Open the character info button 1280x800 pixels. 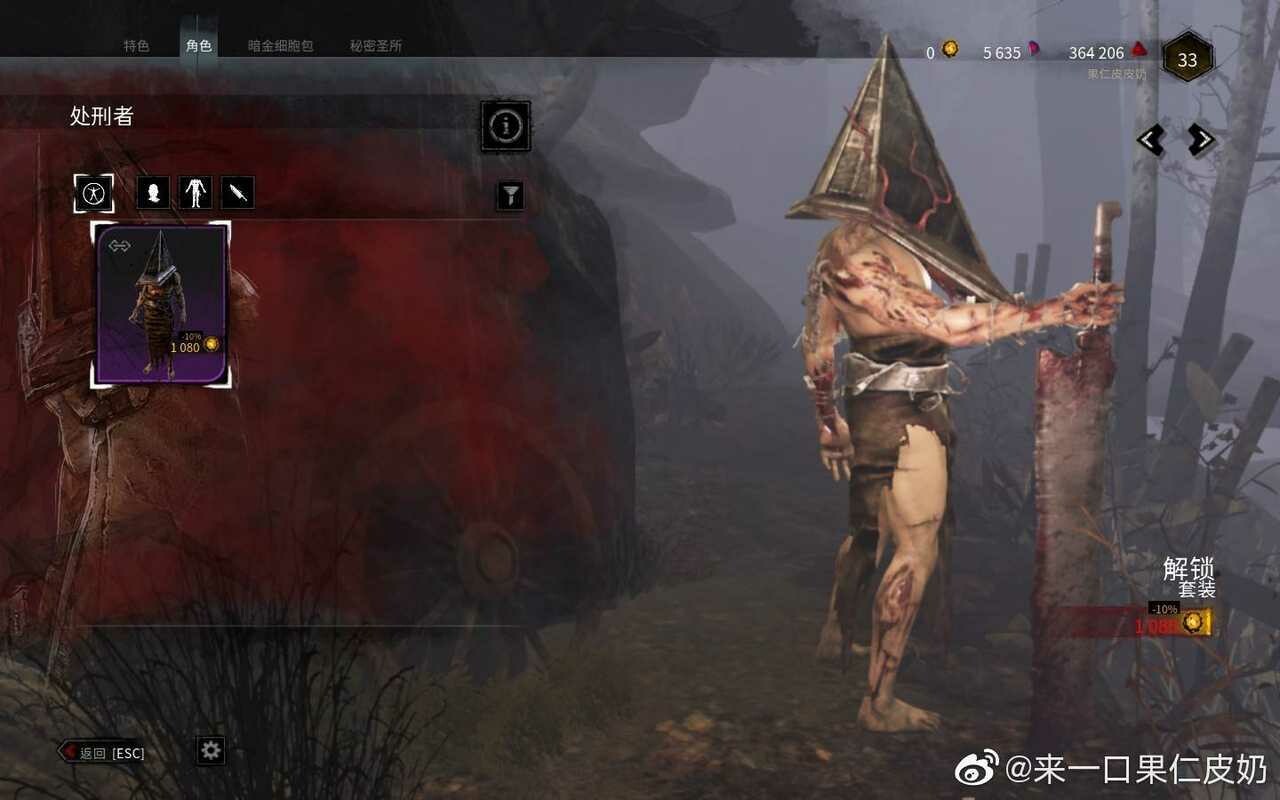(x=506, y=126)
